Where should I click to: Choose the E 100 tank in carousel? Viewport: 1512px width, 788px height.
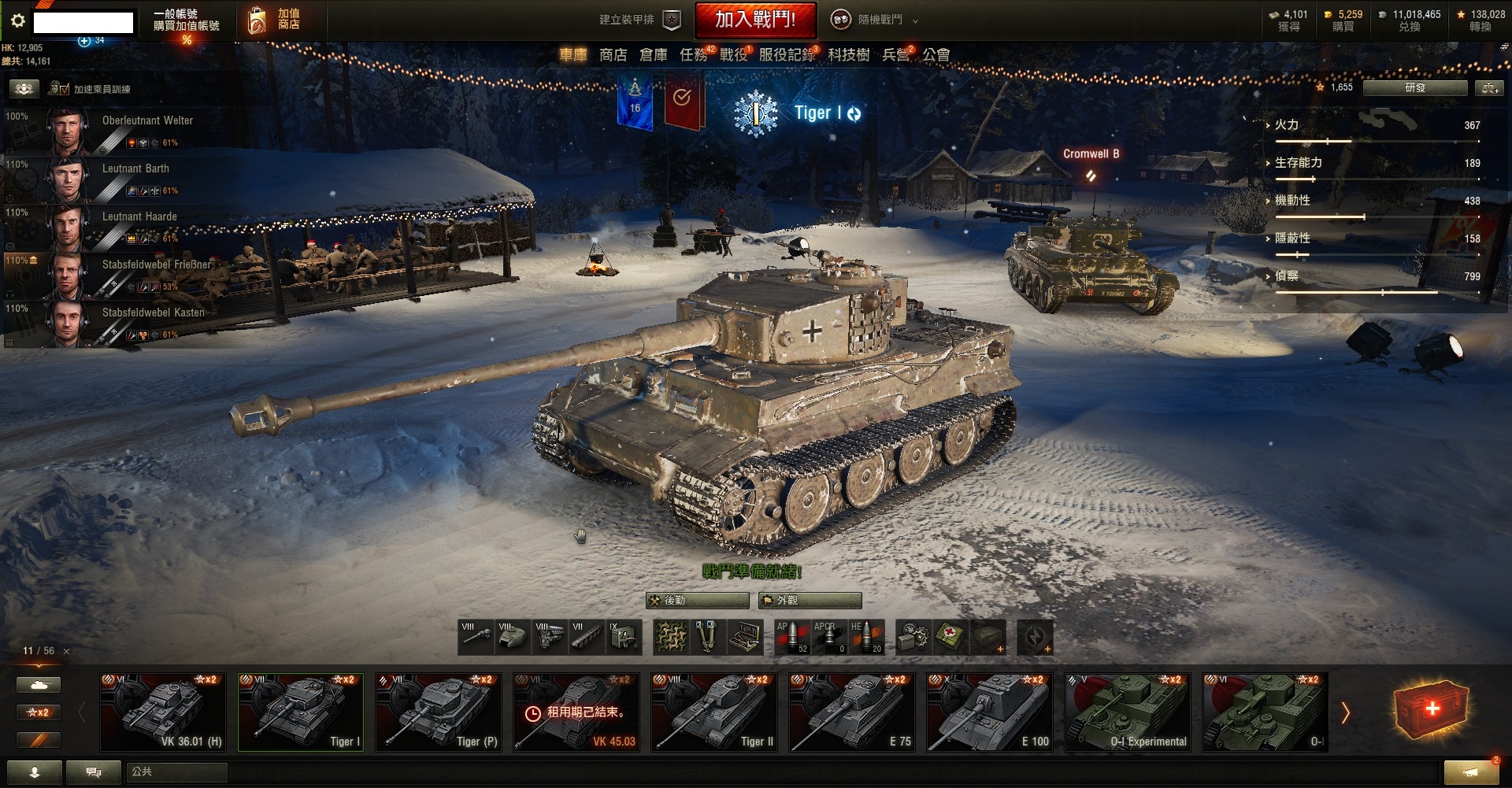(990, 712)
